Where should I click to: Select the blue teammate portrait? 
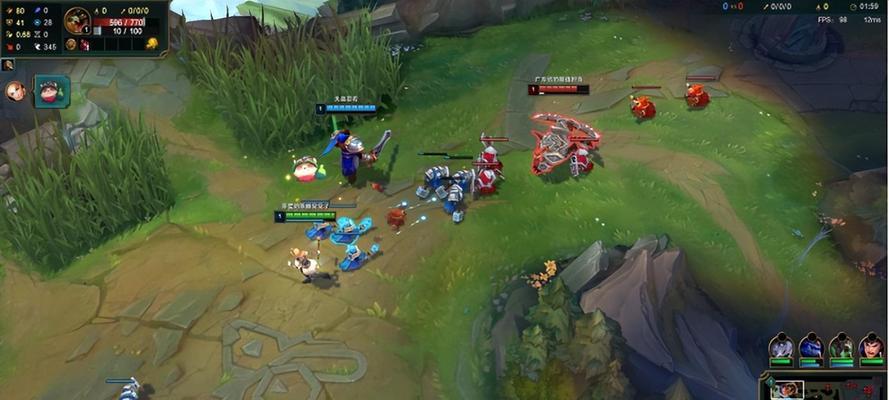coord(811,347)
